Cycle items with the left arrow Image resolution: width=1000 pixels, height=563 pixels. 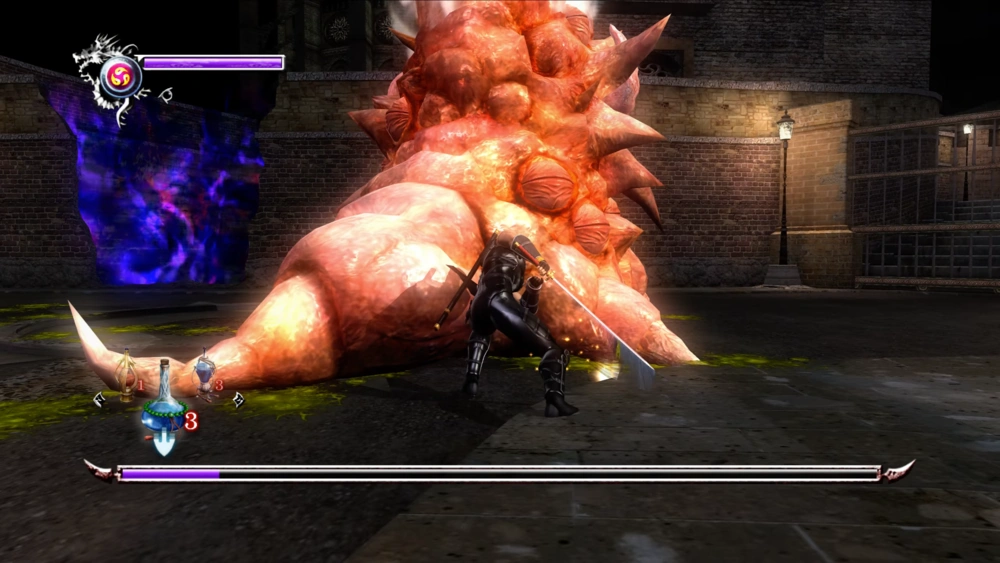(x=99, y=400)
